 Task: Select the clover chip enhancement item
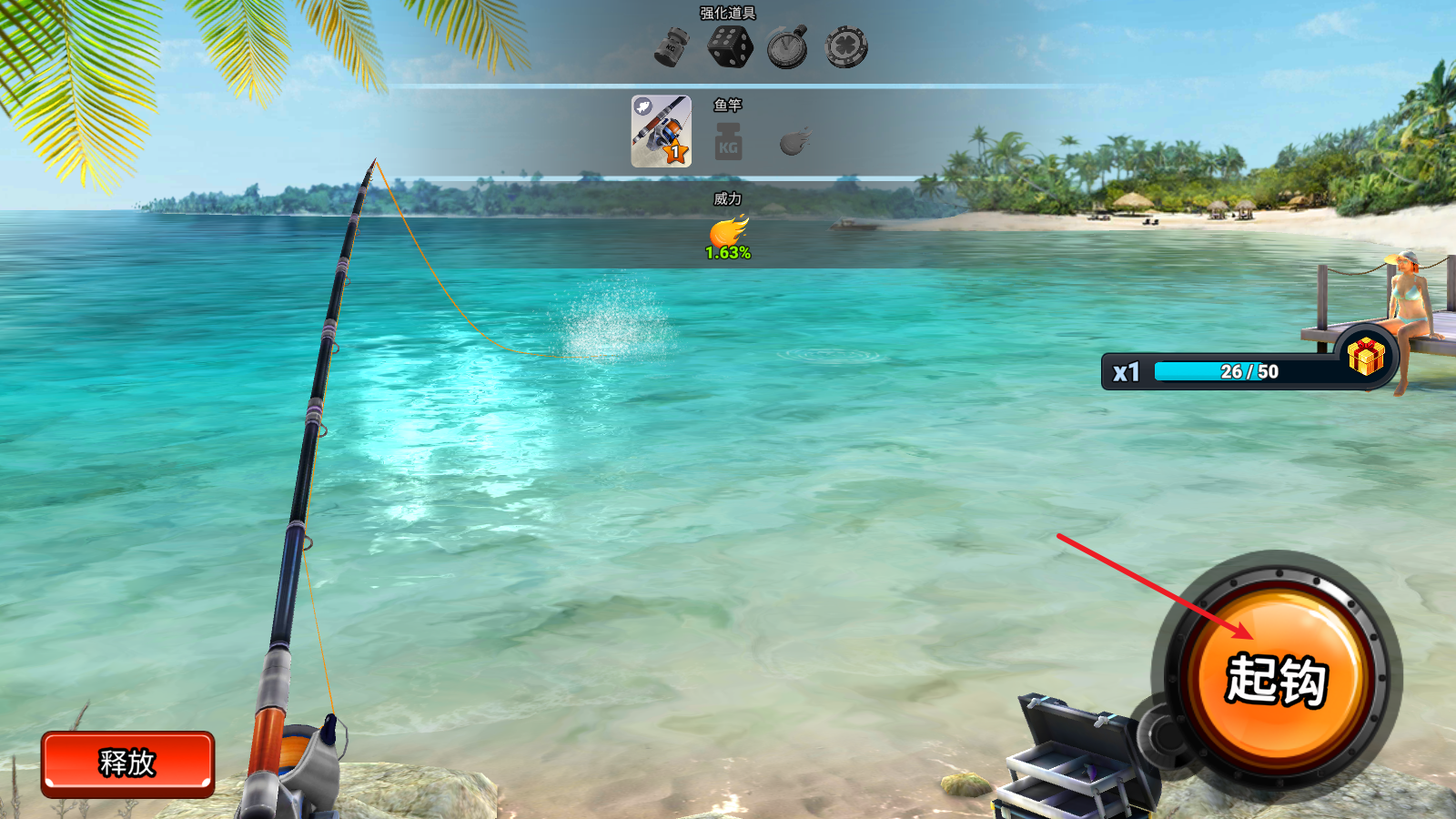click(x=848, y=45)
